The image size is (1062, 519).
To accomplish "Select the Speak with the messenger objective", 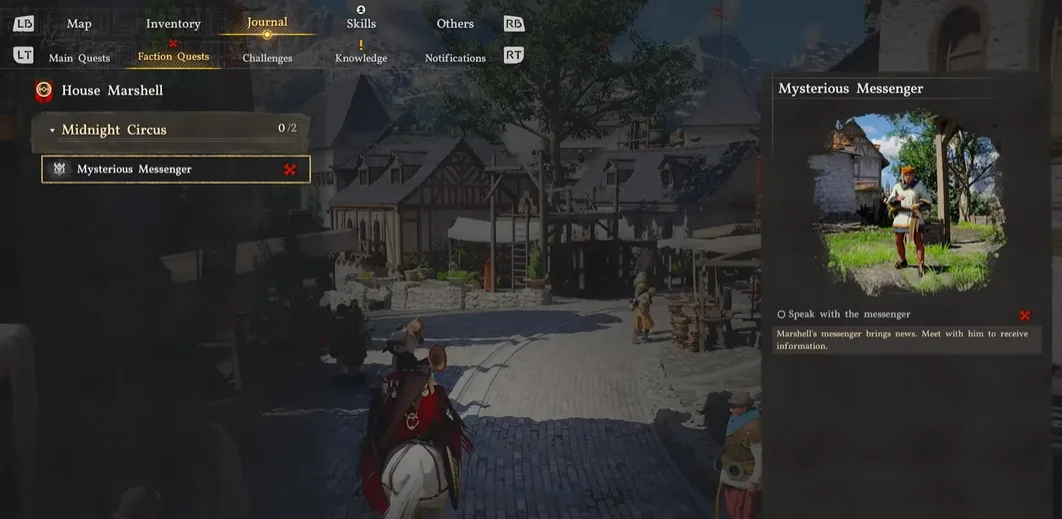I will (849, 314).
